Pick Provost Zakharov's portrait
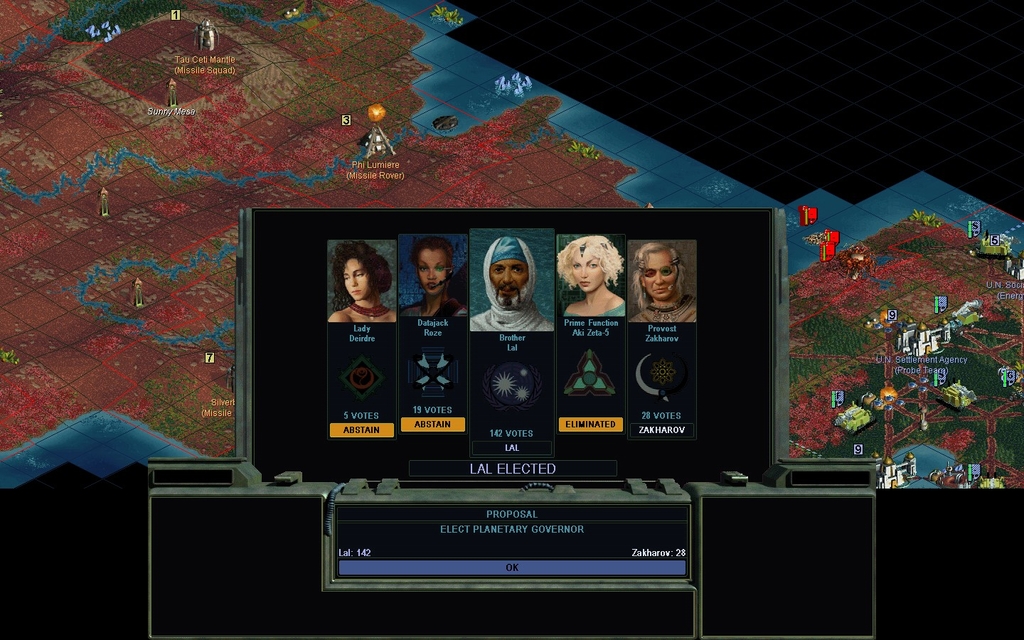Viewport: 1024px width, 640px height. coord(662,281)
